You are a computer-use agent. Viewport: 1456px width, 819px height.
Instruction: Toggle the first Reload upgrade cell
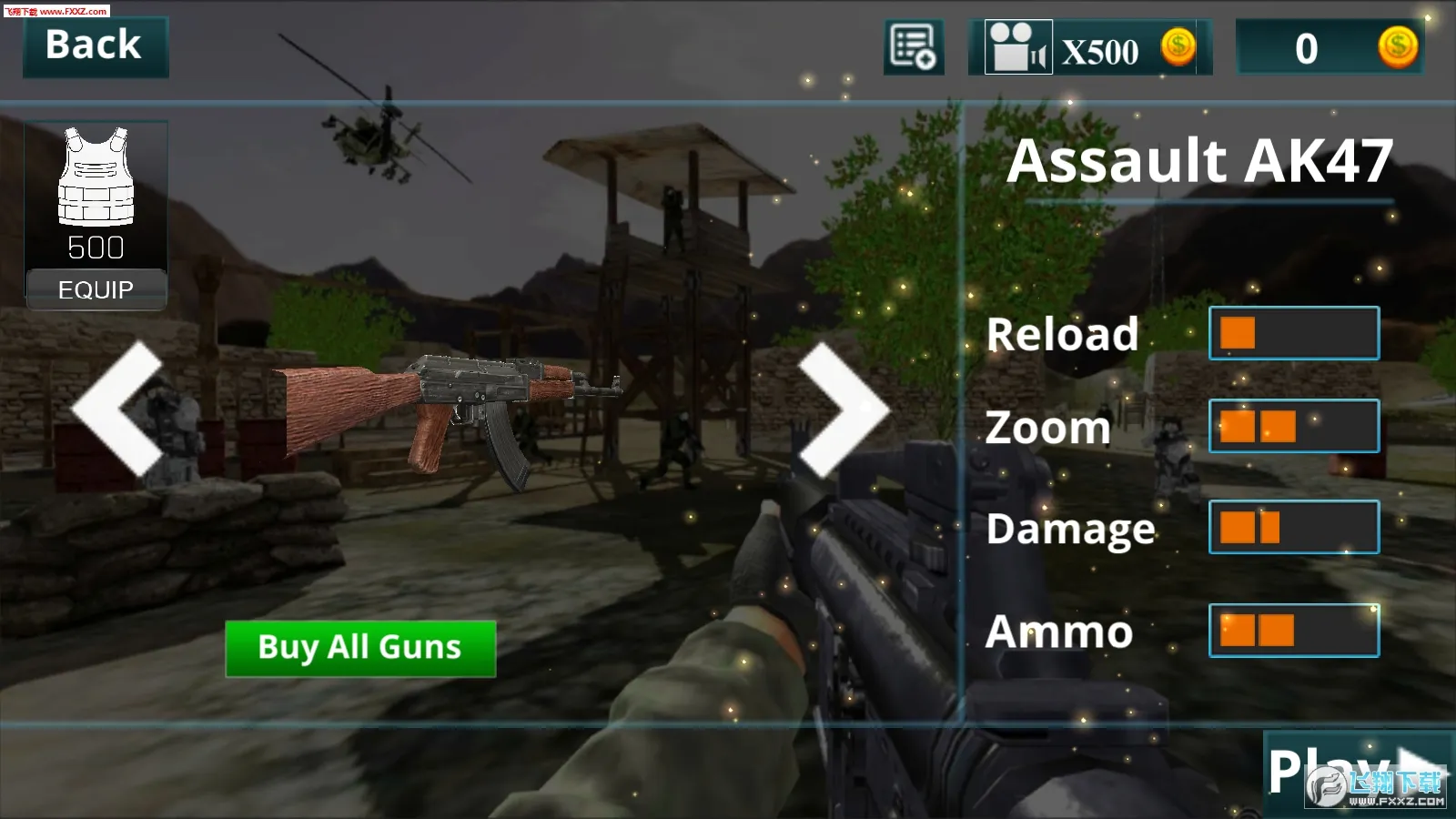pos(1239,332)
